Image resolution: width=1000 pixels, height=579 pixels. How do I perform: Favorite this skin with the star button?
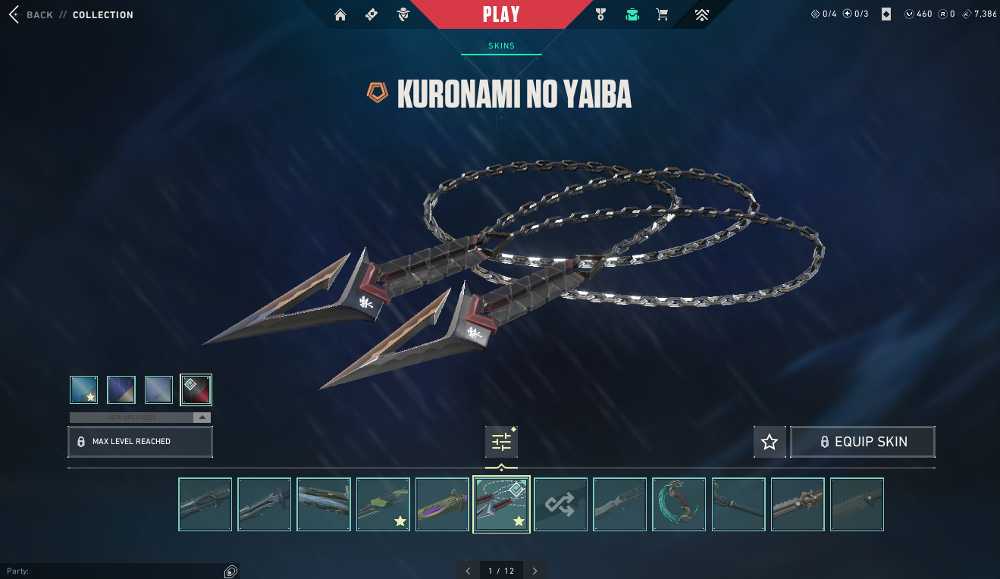pyautogui.click(x=769, y=442)
